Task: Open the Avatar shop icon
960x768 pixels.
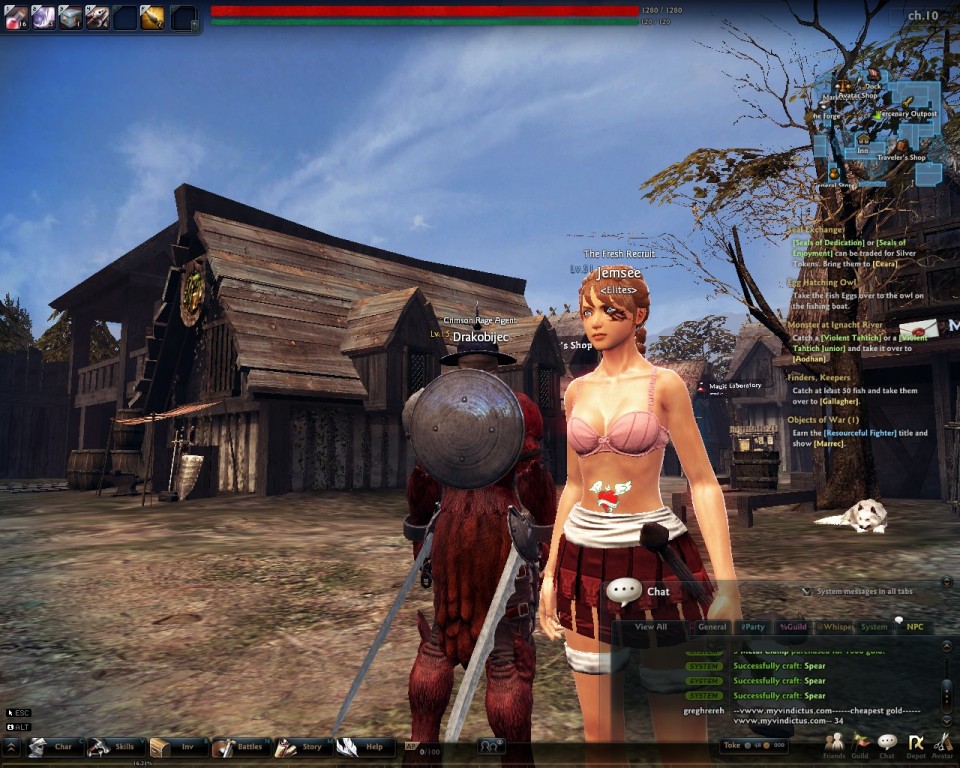Action: tap(942, 744)
